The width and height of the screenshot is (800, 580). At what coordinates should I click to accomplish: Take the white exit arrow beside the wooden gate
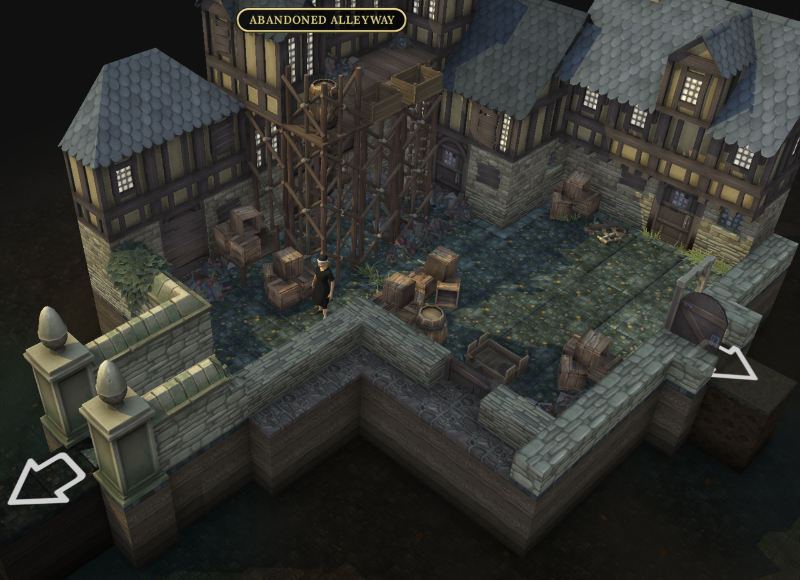pos(736,362)
